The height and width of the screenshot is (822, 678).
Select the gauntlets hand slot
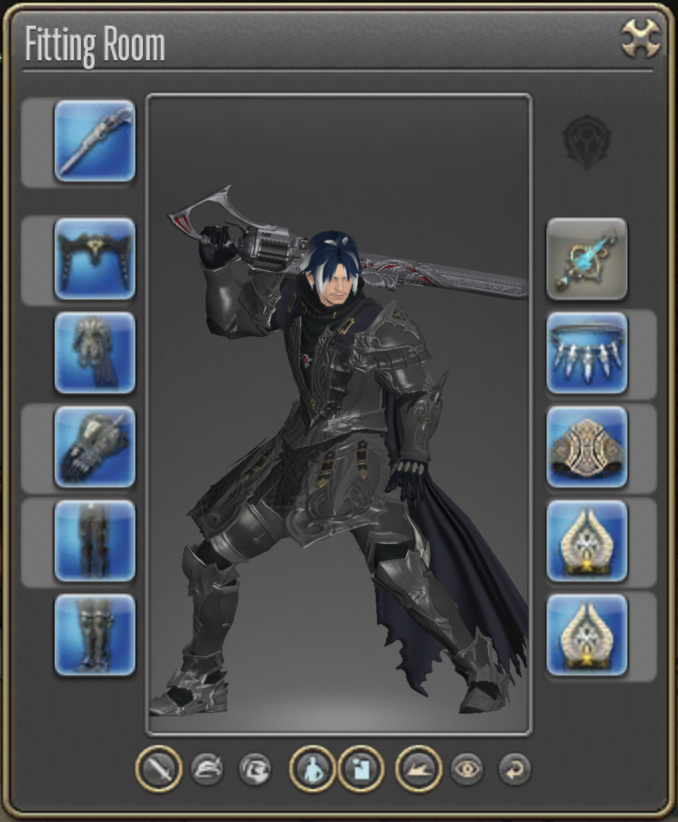(x=95, y=447)
